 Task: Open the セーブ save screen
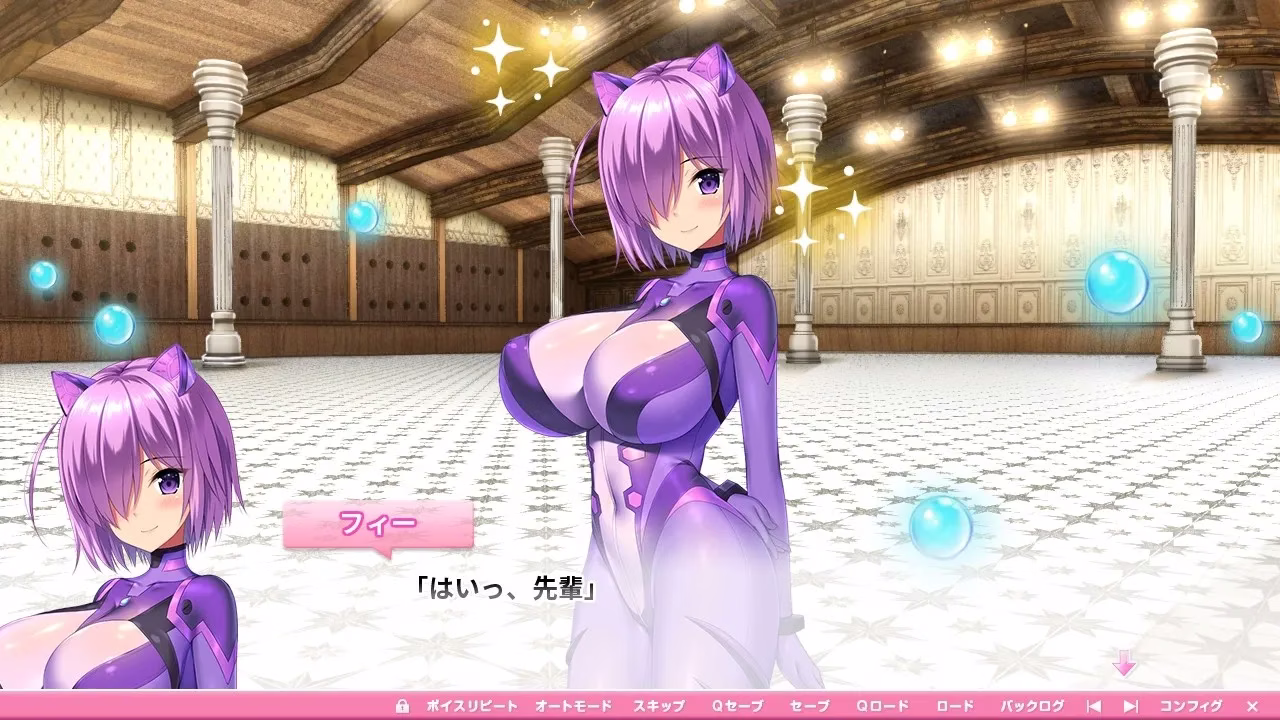tap(811, 703)
